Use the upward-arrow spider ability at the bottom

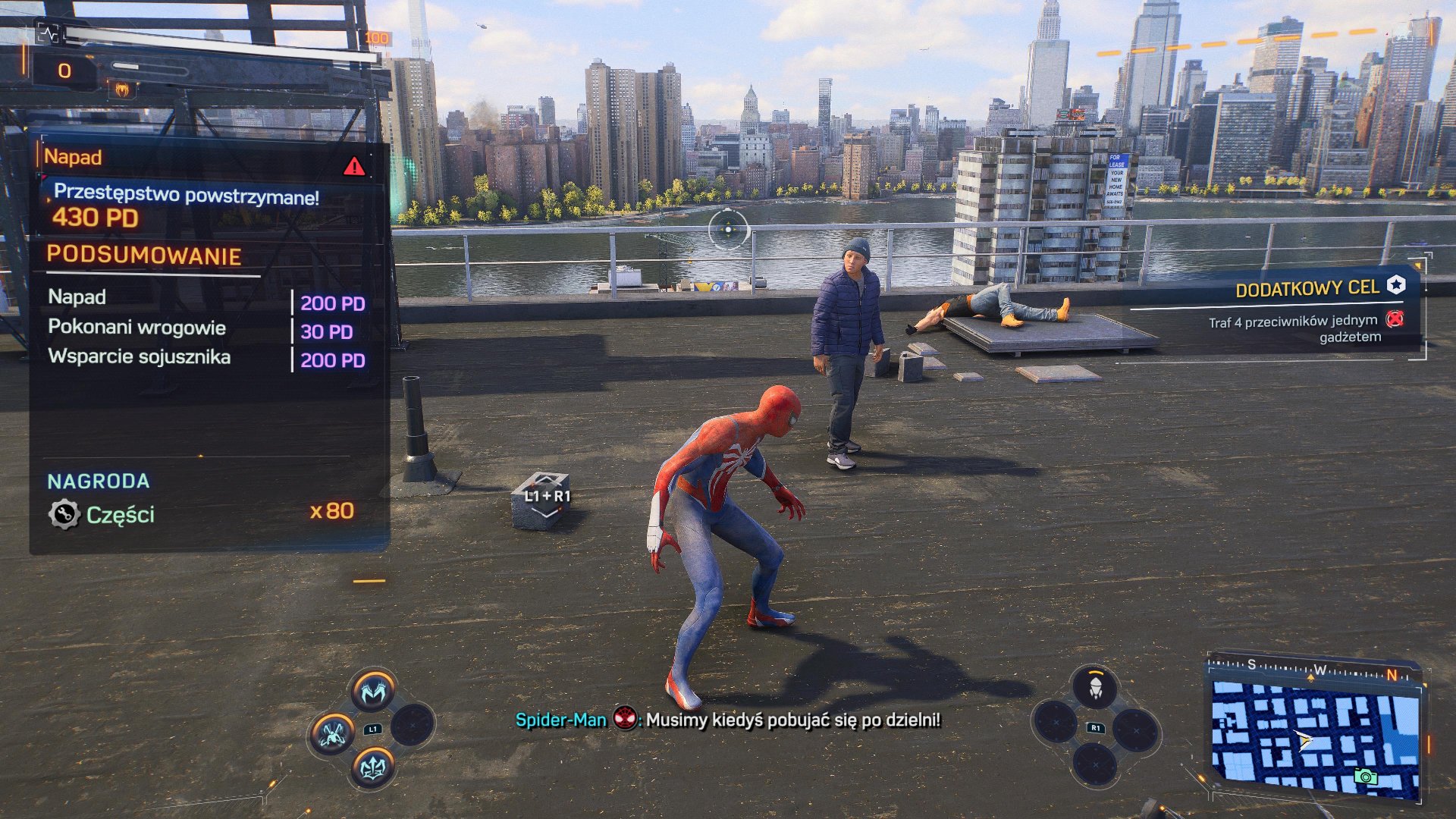pos(372,767)
